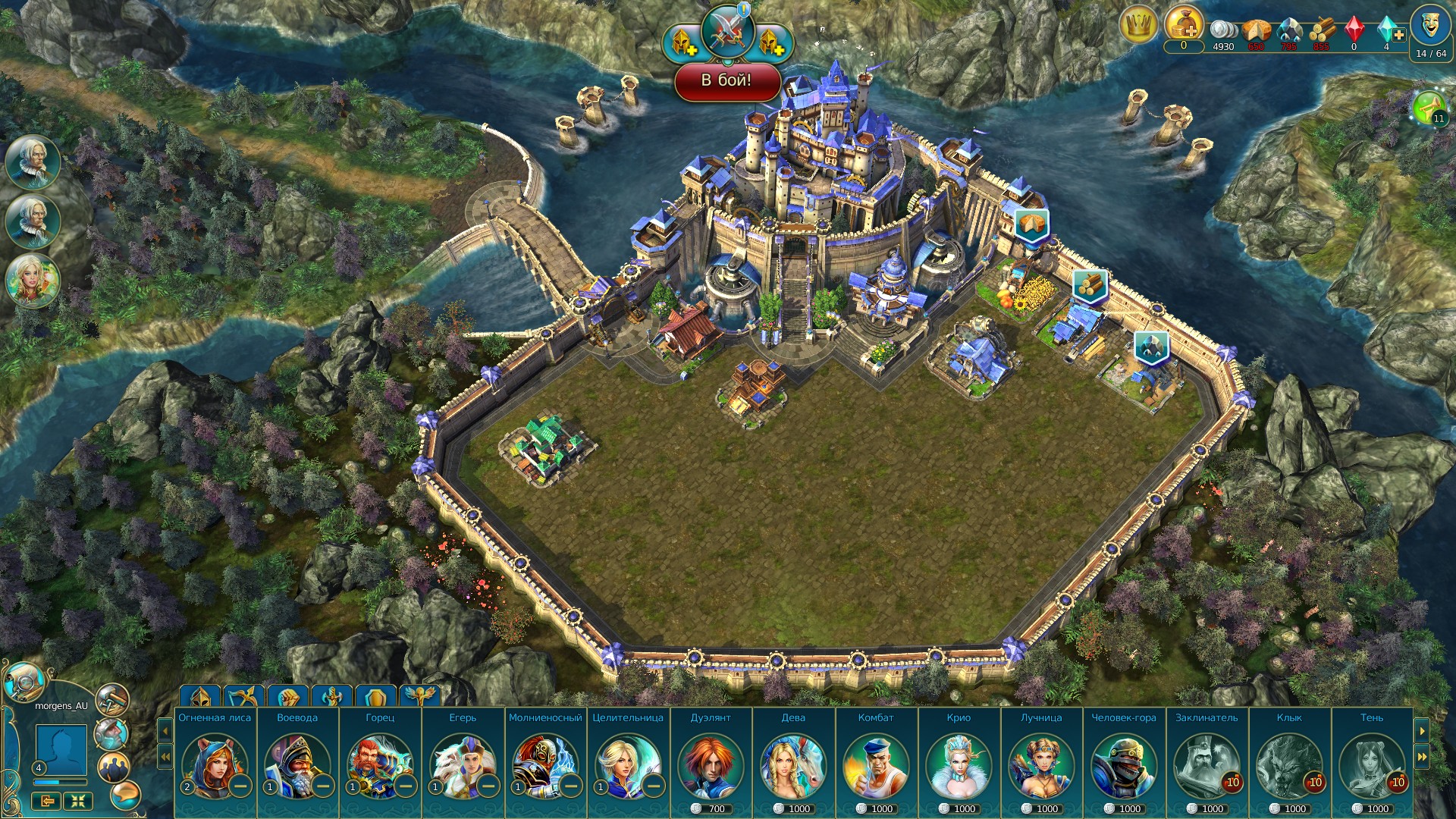The width and height of the screenshot is (1456, 819).
Task: Click the exit arrow button under the avatar
Action: (x=47, y=801)
